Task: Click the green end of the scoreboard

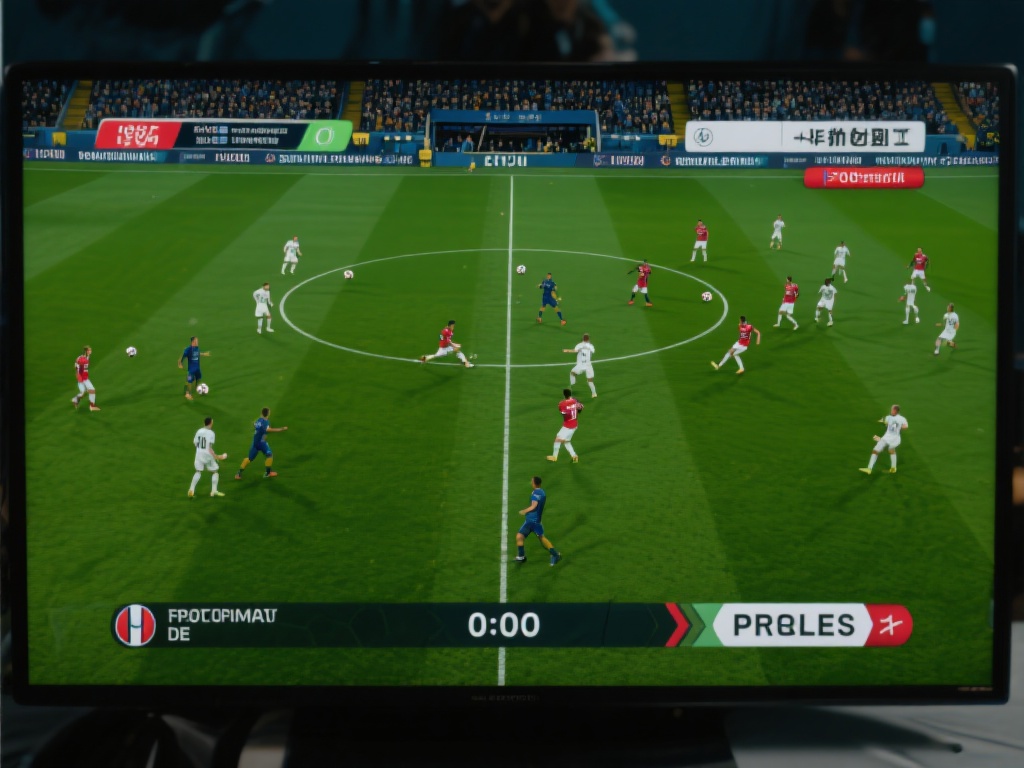Action: (x=326, y=135)
